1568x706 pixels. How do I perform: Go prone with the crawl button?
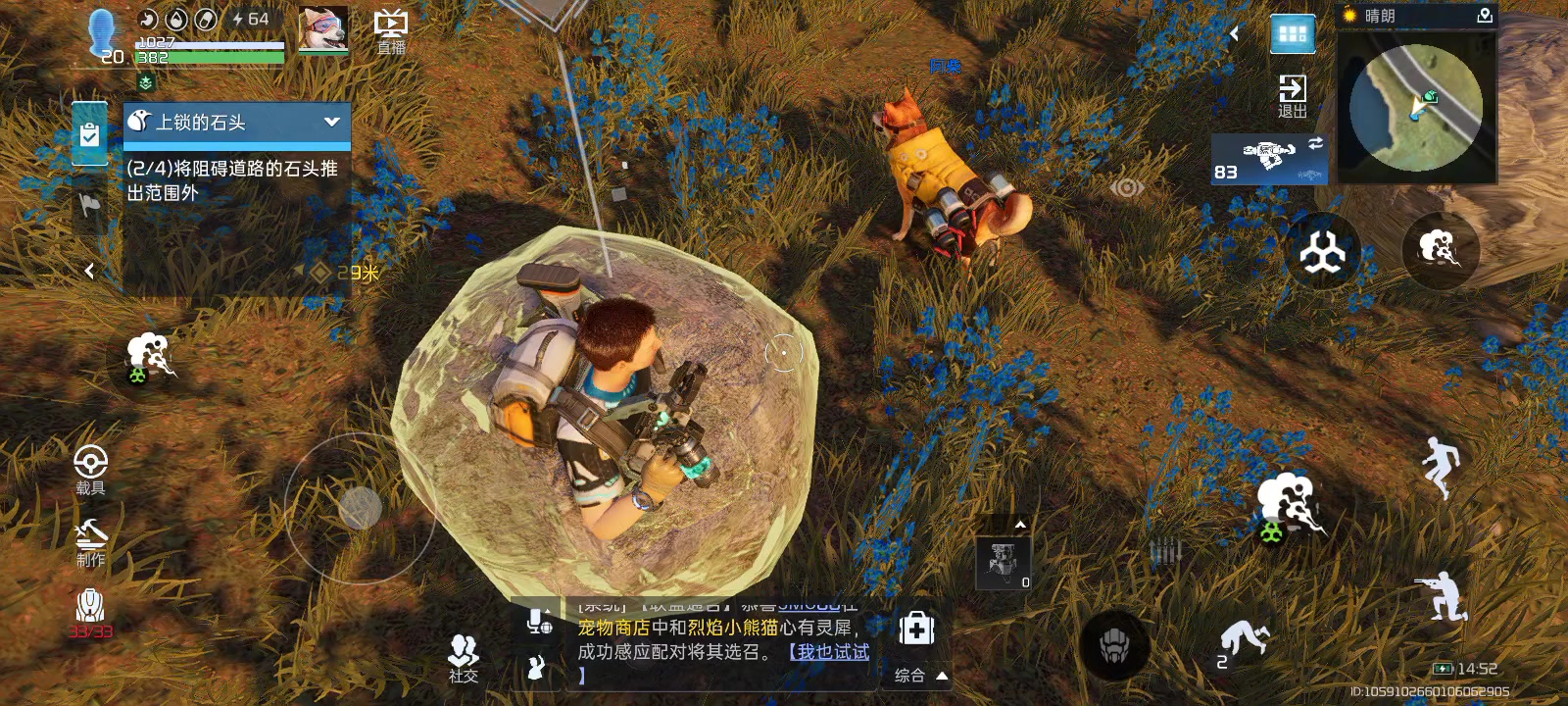click(1244, 642)
